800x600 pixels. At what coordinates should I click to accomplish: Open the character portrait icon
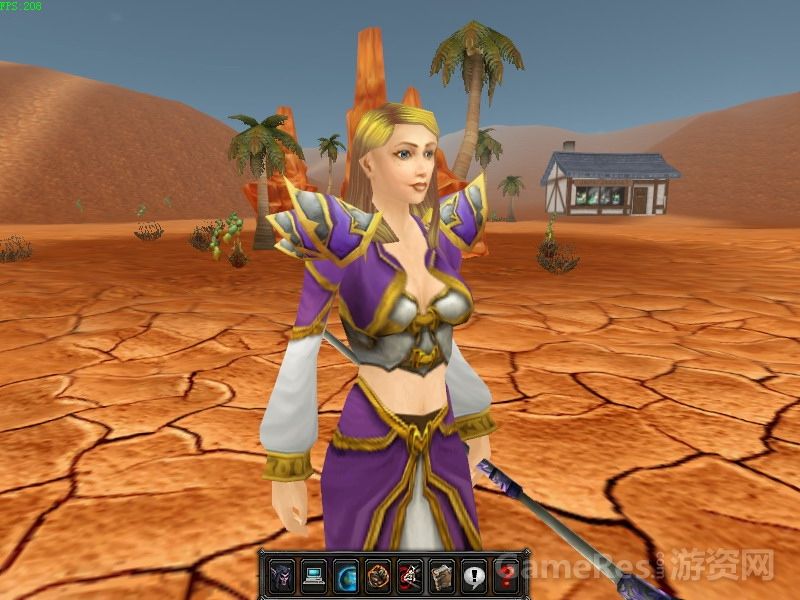[x=282, y=574]
